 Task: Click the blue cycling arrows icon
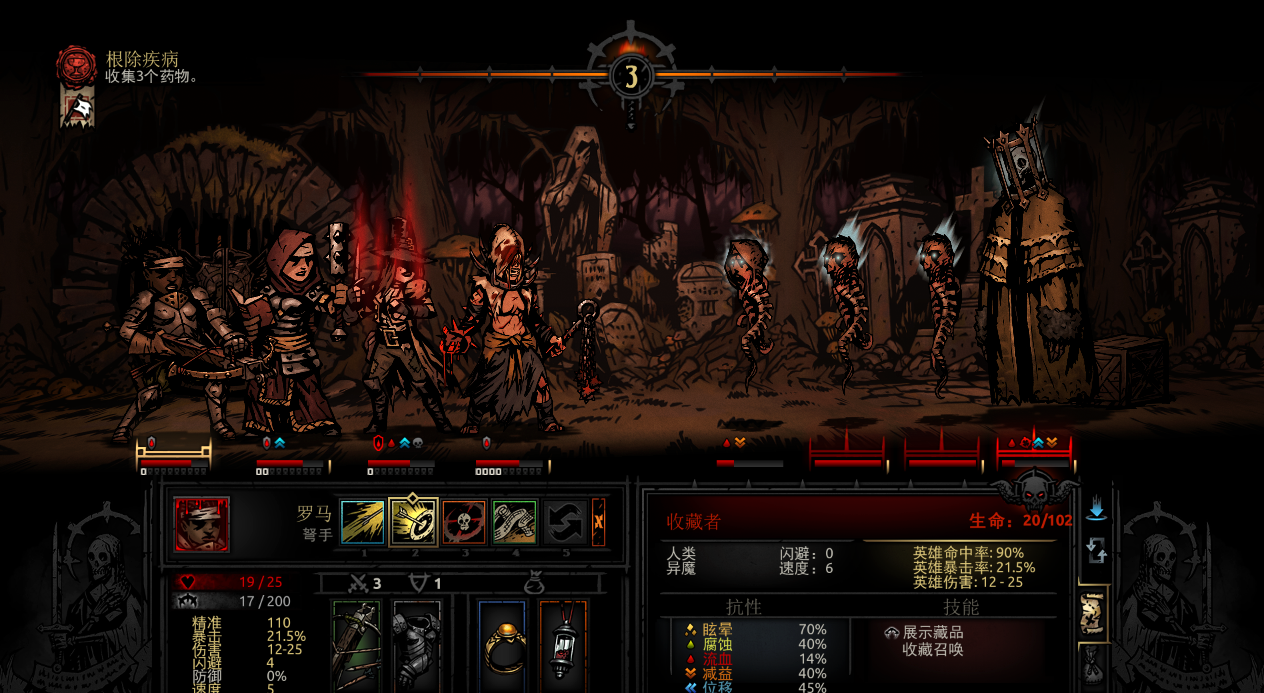pyautogui.click(x=1097, y=549)
